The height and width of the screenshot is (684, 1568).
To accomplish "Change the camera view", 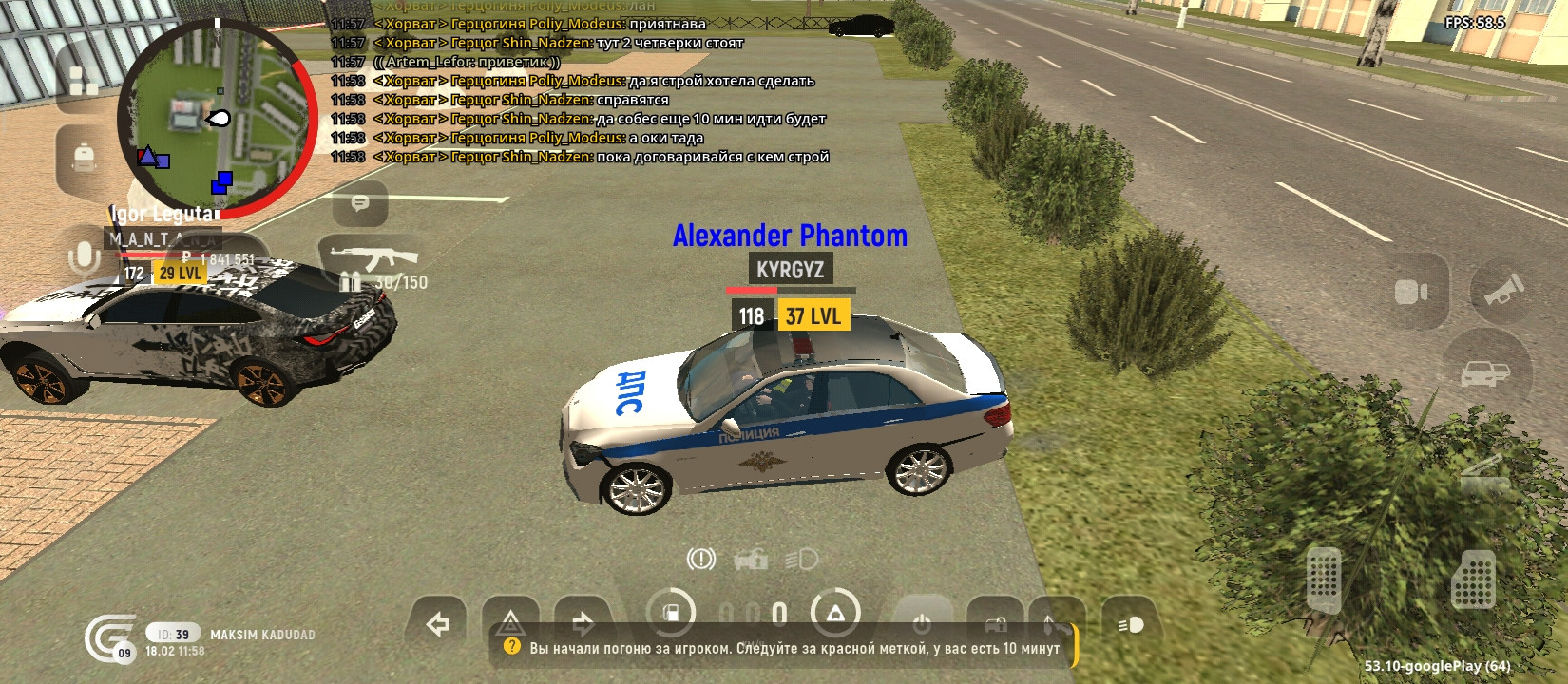I will point(1411,292).
